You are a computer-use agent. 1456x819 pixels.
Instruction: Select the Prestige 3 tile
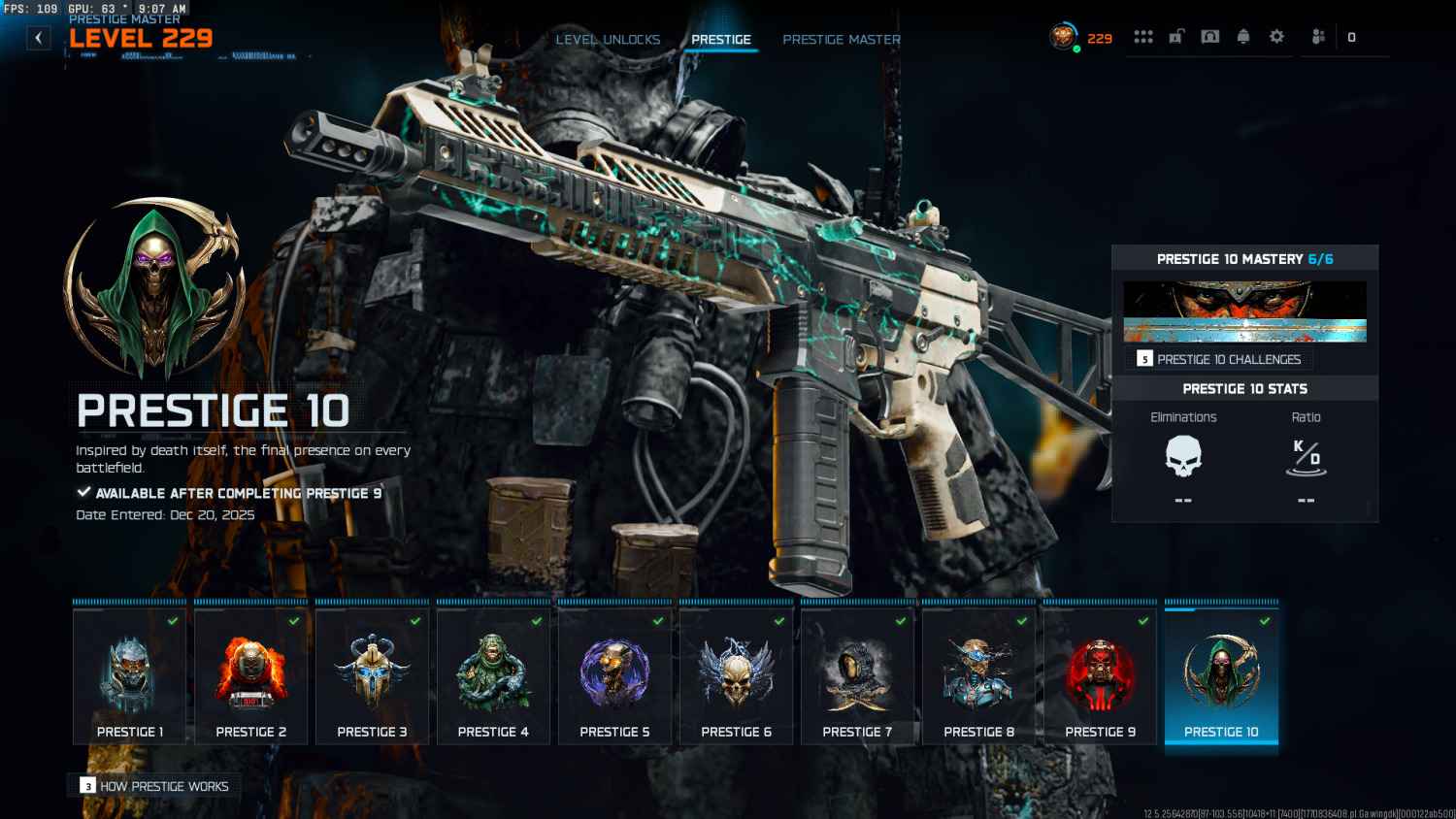point(372,676)
